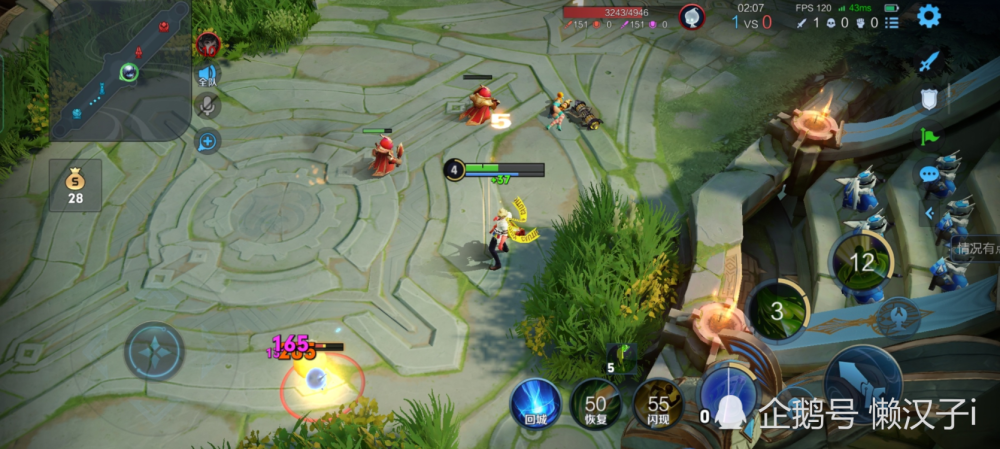Expand the collapsed chat arrow
The width and height of the screenshot is (1000, 449).
tap(929, 213)
